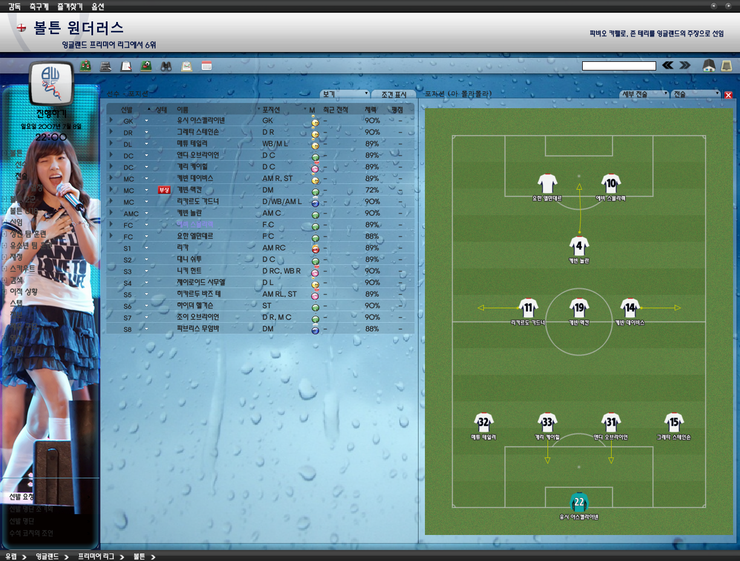
Task: Open the binoculars scouting toolbar icon
Action: coord(166,66)
